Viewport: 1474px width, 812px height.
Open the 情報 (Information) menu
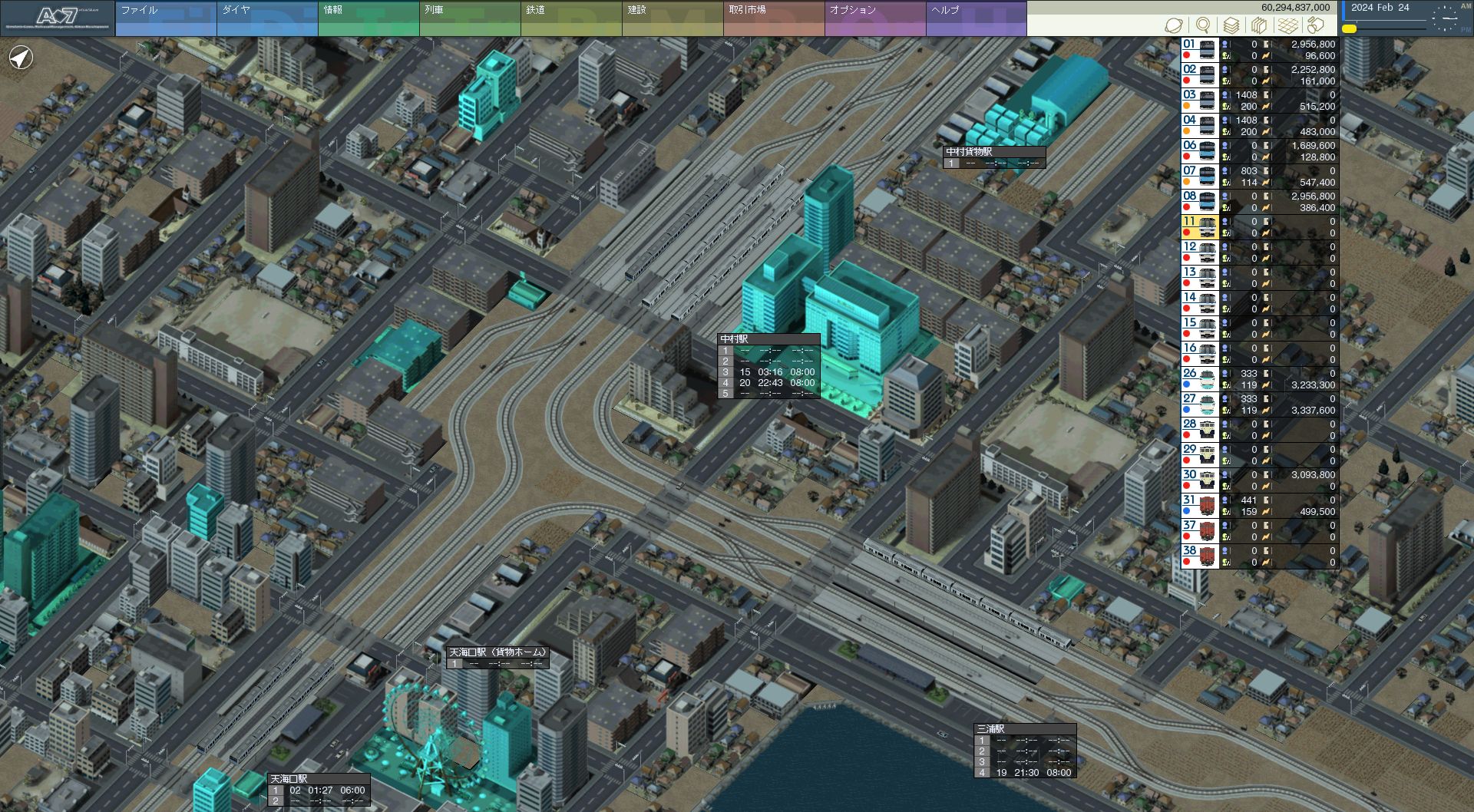pos(368,18)
